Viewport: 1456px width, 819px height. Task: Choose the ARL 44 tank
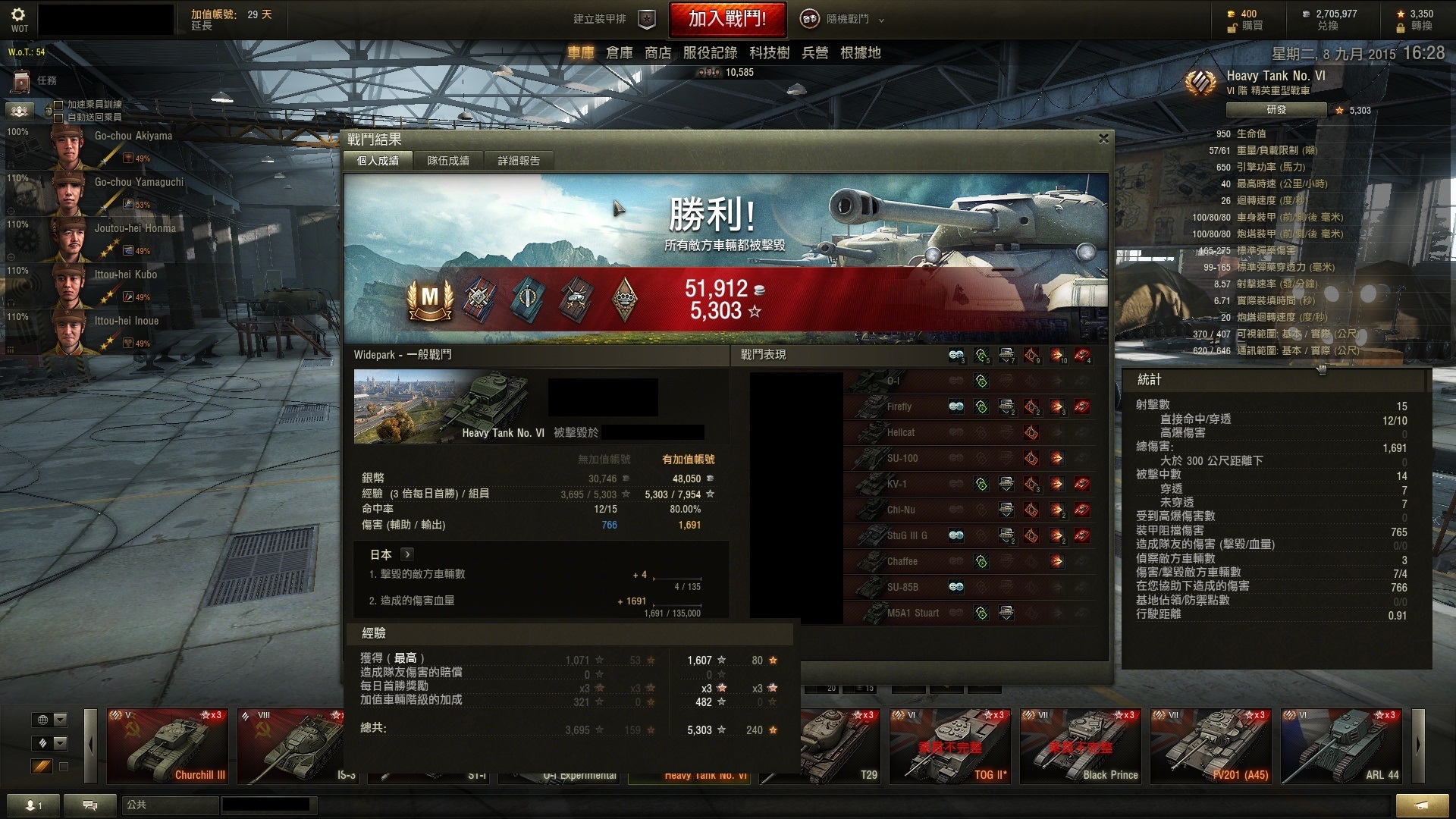click(1341, 745)
